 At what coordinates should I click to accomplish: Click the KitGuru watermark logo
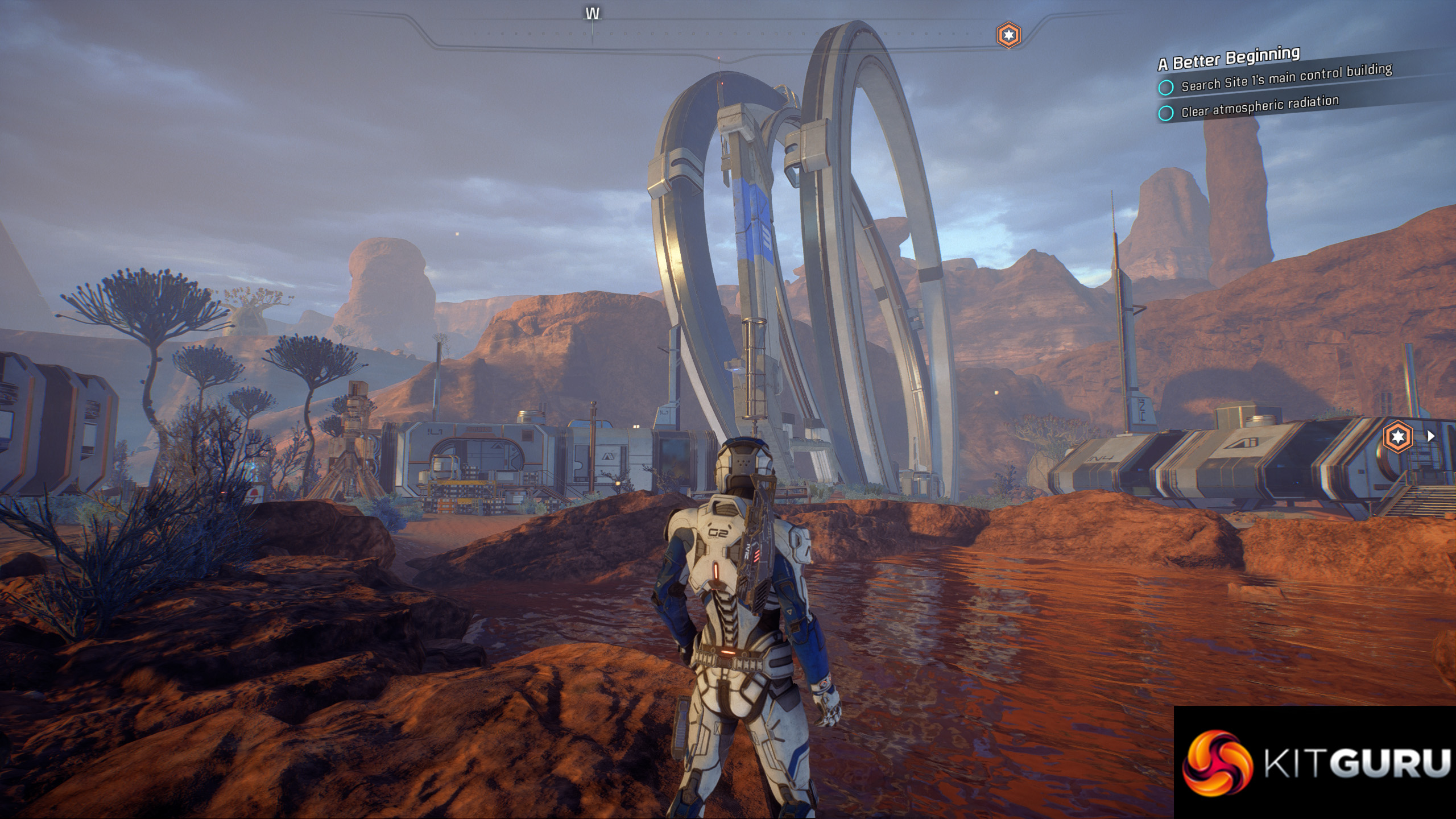point(1315,763)
